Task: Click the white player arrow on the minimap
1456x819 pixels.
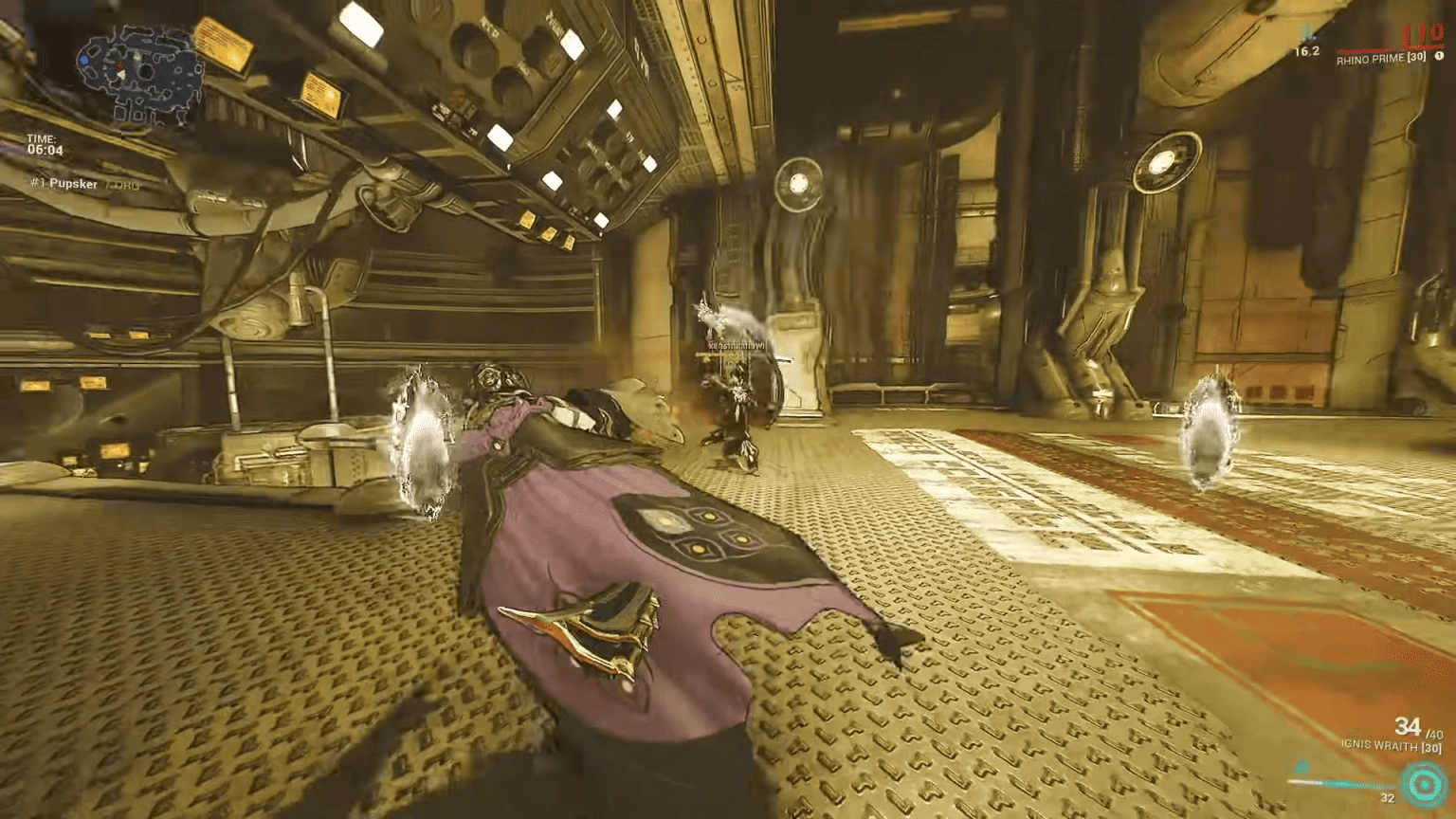Action: pos(122,74)
